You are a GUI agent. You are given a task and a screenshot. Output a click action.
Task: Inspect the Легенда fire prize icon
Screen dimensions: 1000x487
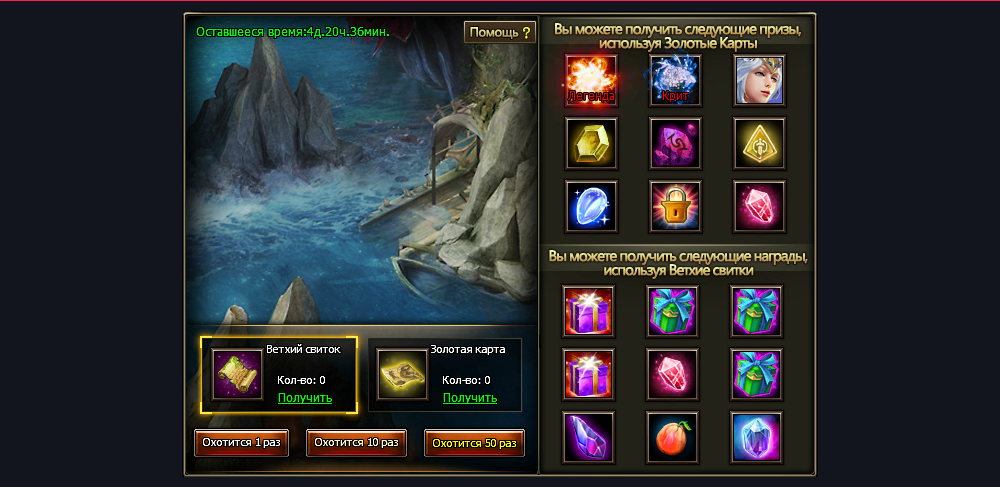pos(591,80)
